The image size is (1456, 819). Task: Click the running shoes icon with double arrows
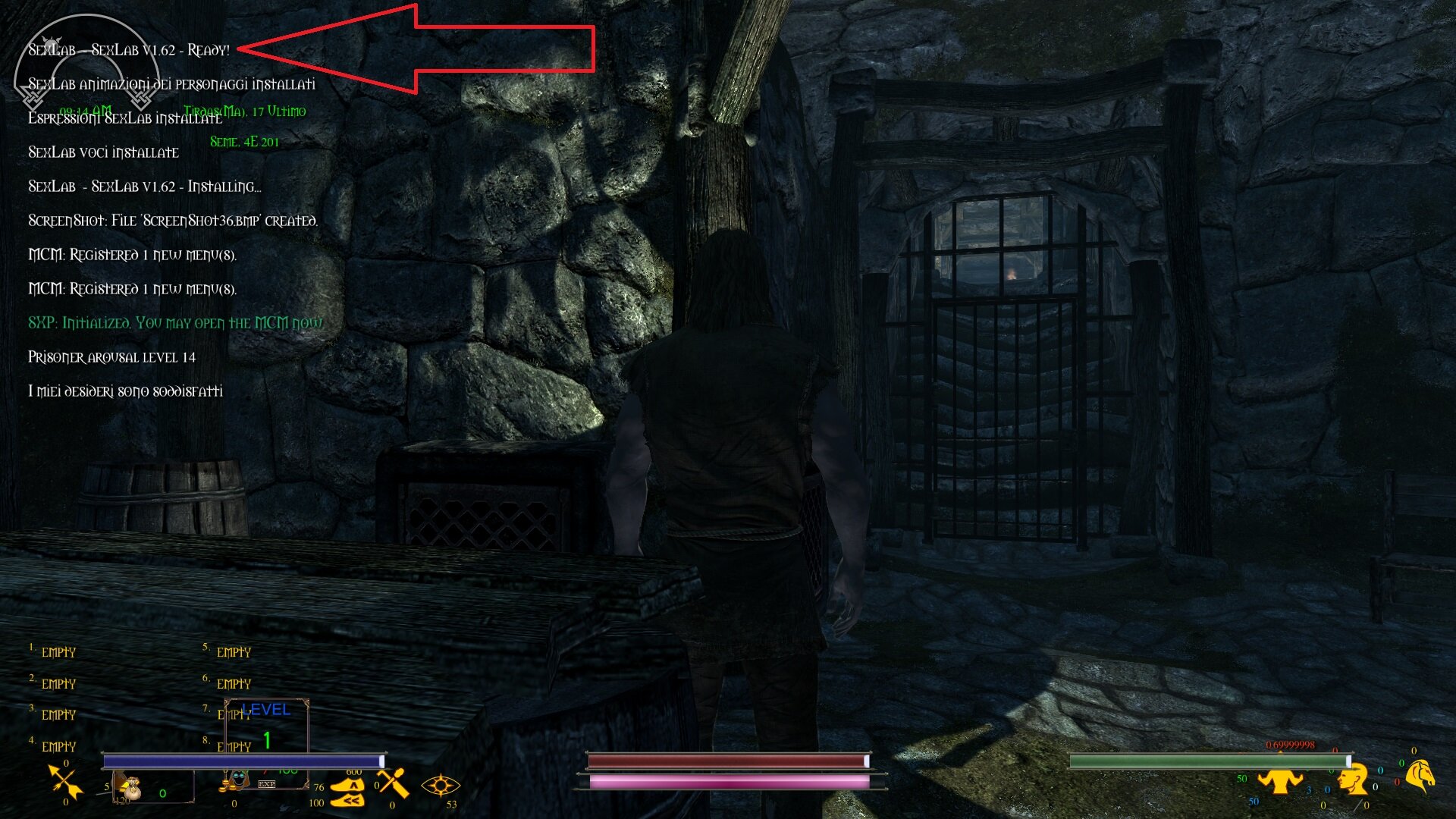click(347, 802)
